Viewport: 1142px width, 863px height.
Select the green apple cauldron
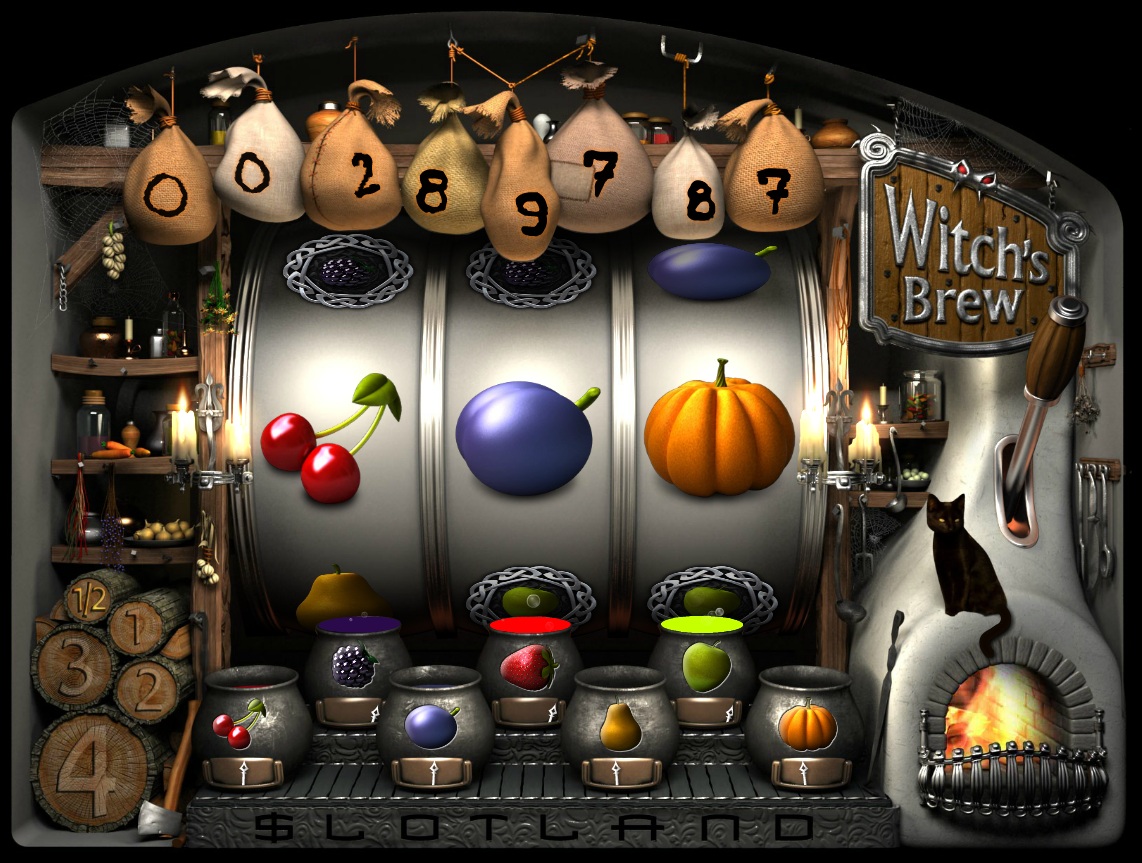703,666
